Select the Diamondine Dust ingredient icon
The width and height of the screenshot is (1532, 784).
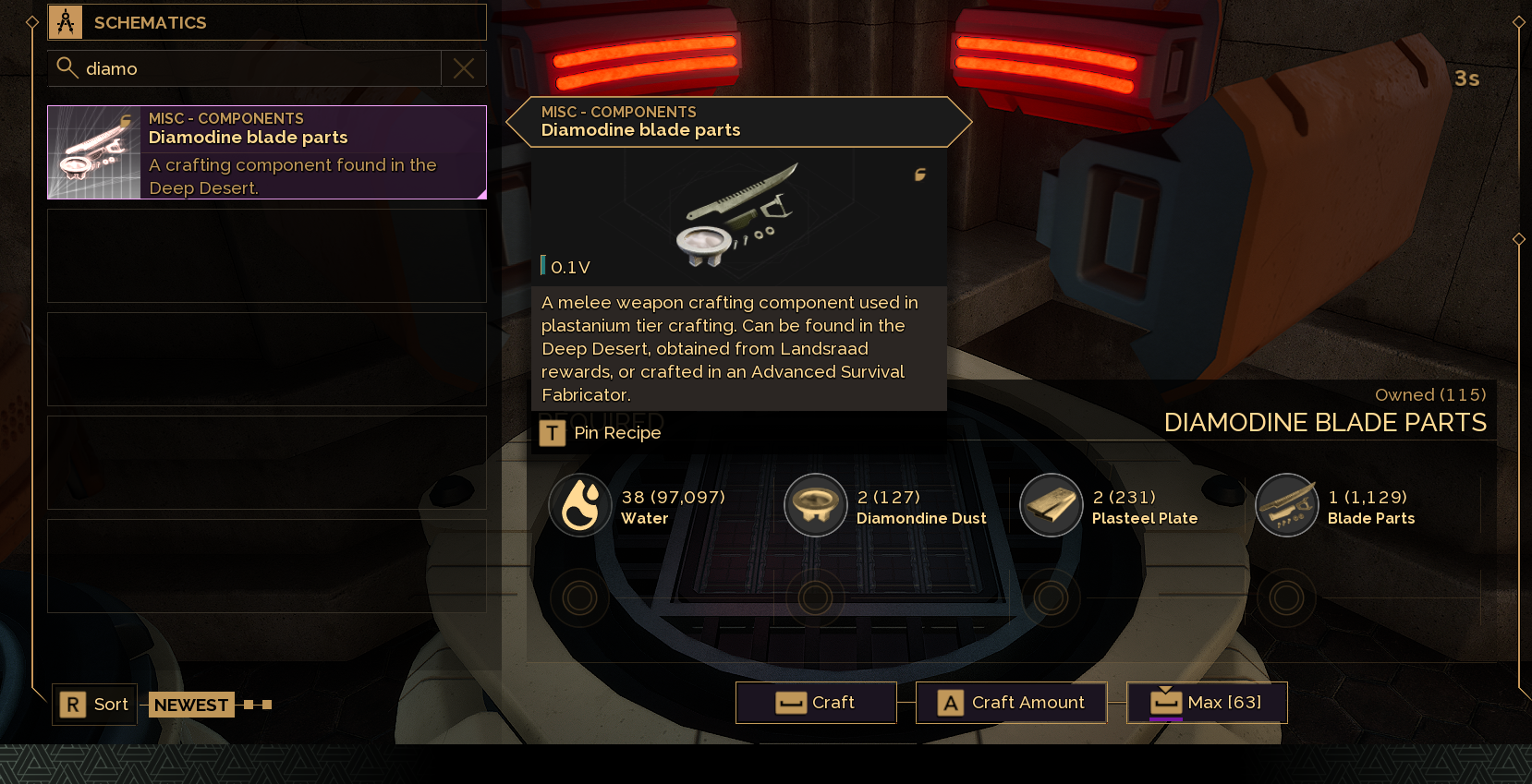pos(815,505)
